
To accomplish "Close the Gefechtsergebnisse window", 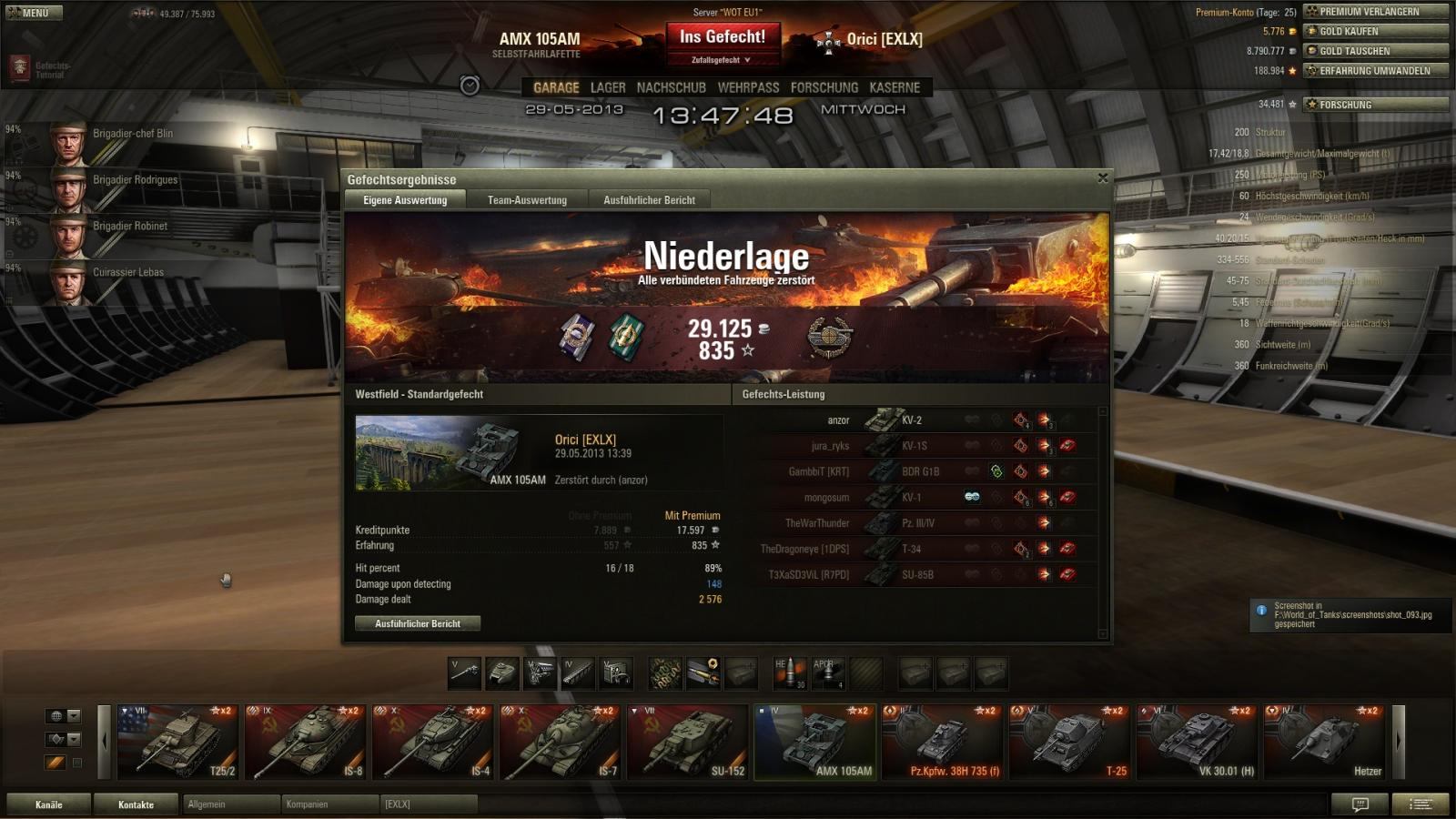I will pyautogui.click(x=1102, y=178).
